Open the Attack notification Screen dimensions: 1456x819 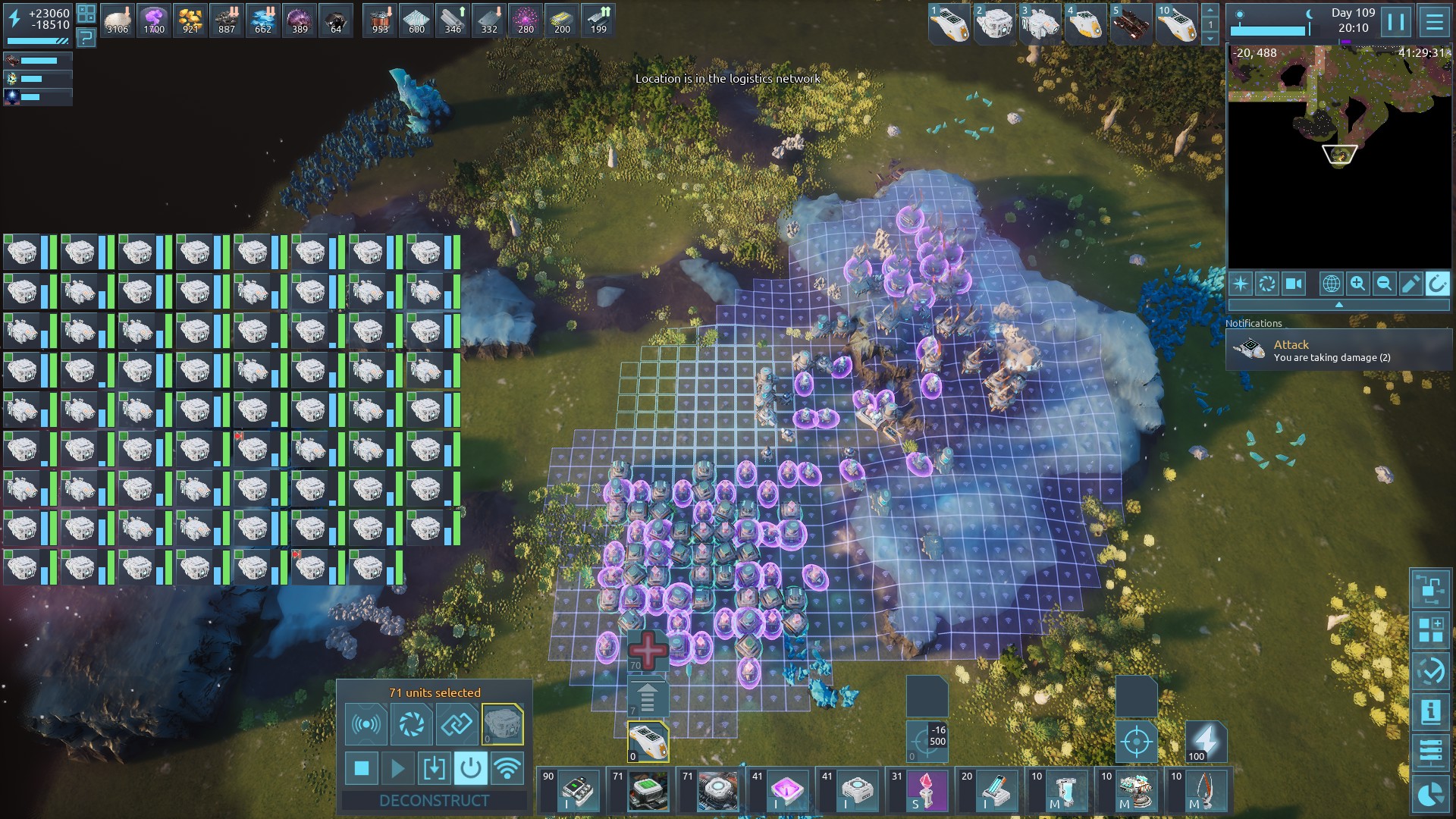(x=1338, y=350)
